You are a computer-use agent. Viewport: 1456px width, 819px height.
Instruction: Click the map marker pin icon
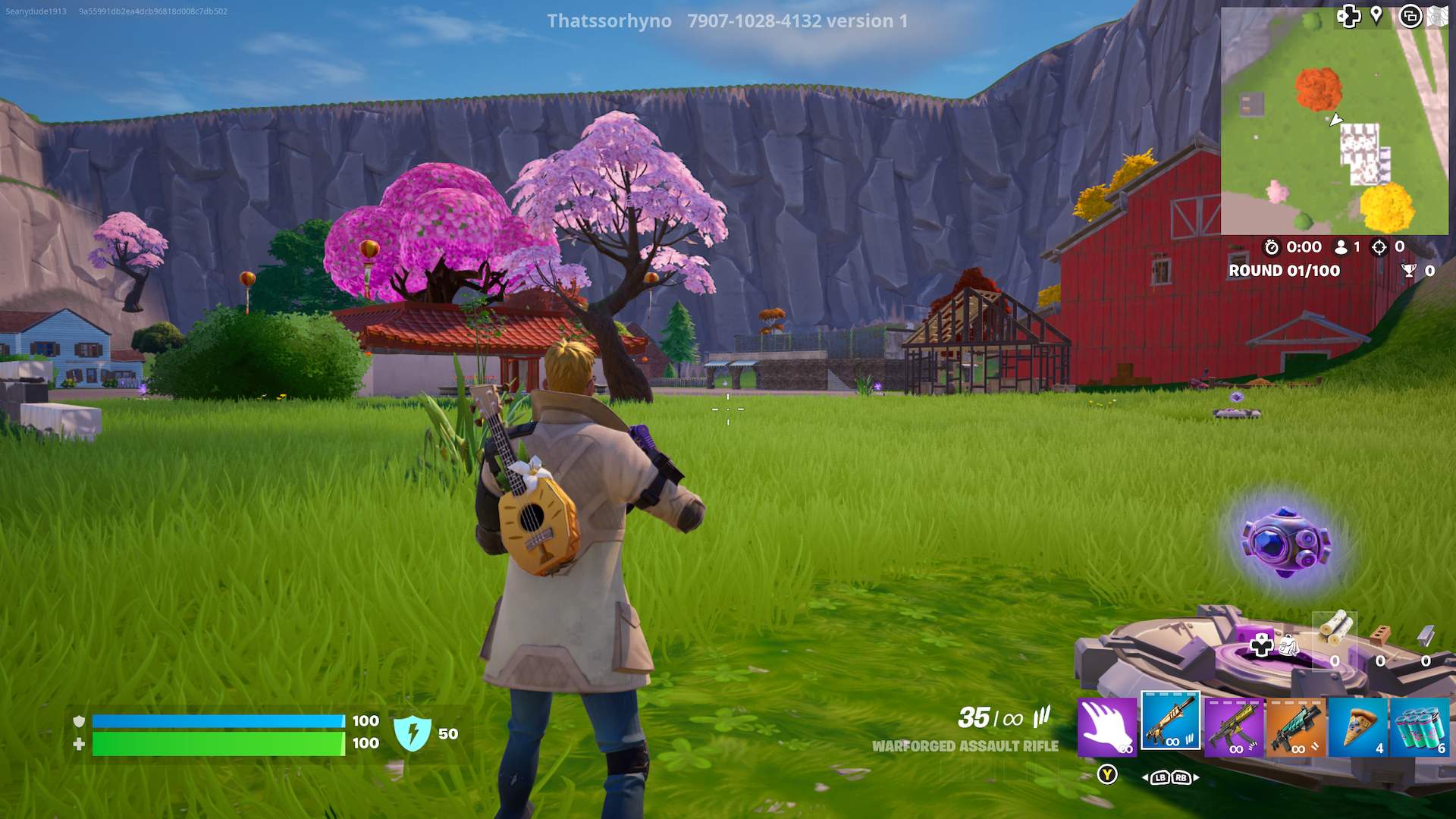1376,16
